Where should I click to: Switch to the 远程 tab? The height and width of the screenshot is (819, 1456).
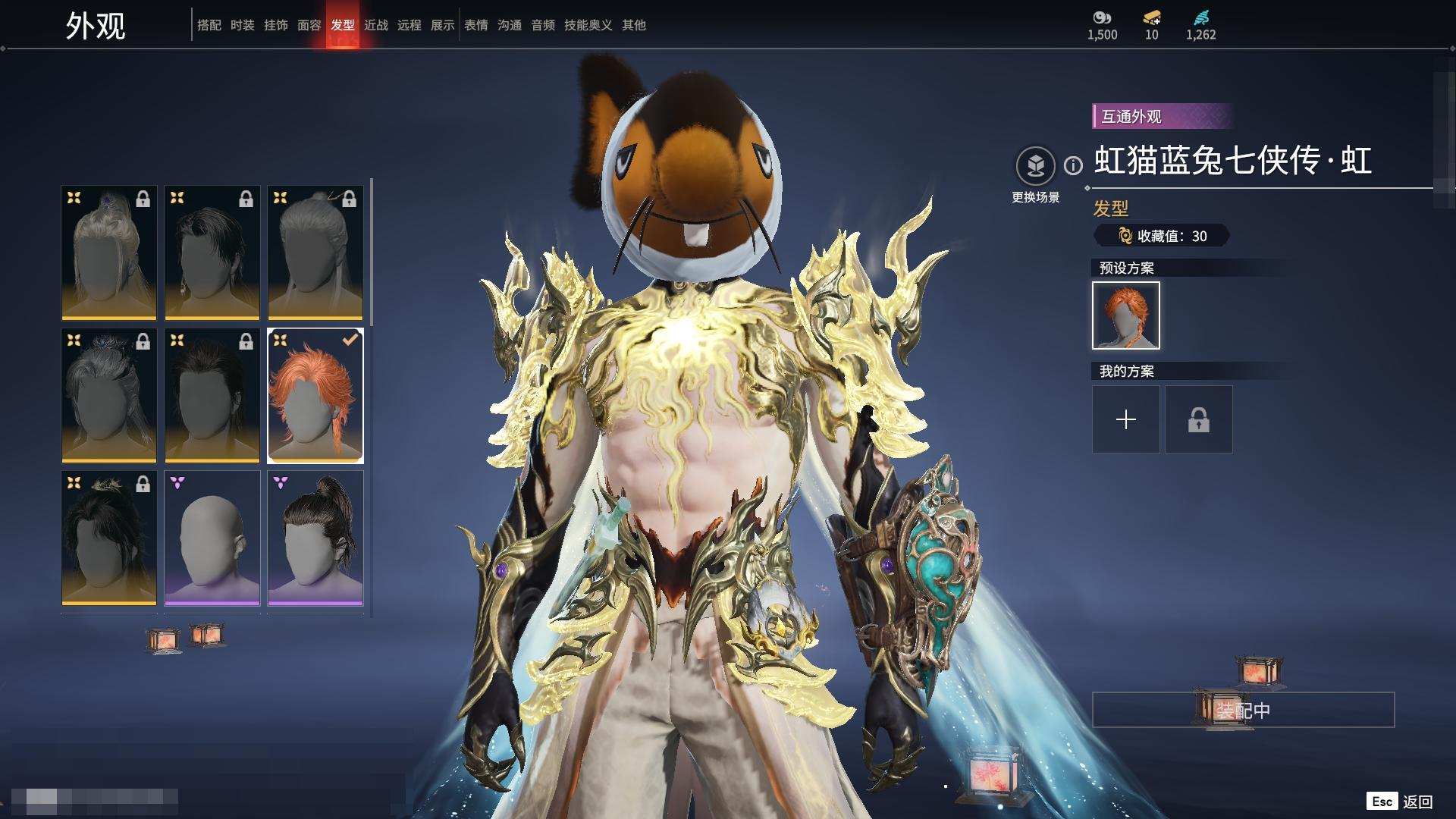tap(409, 25)
